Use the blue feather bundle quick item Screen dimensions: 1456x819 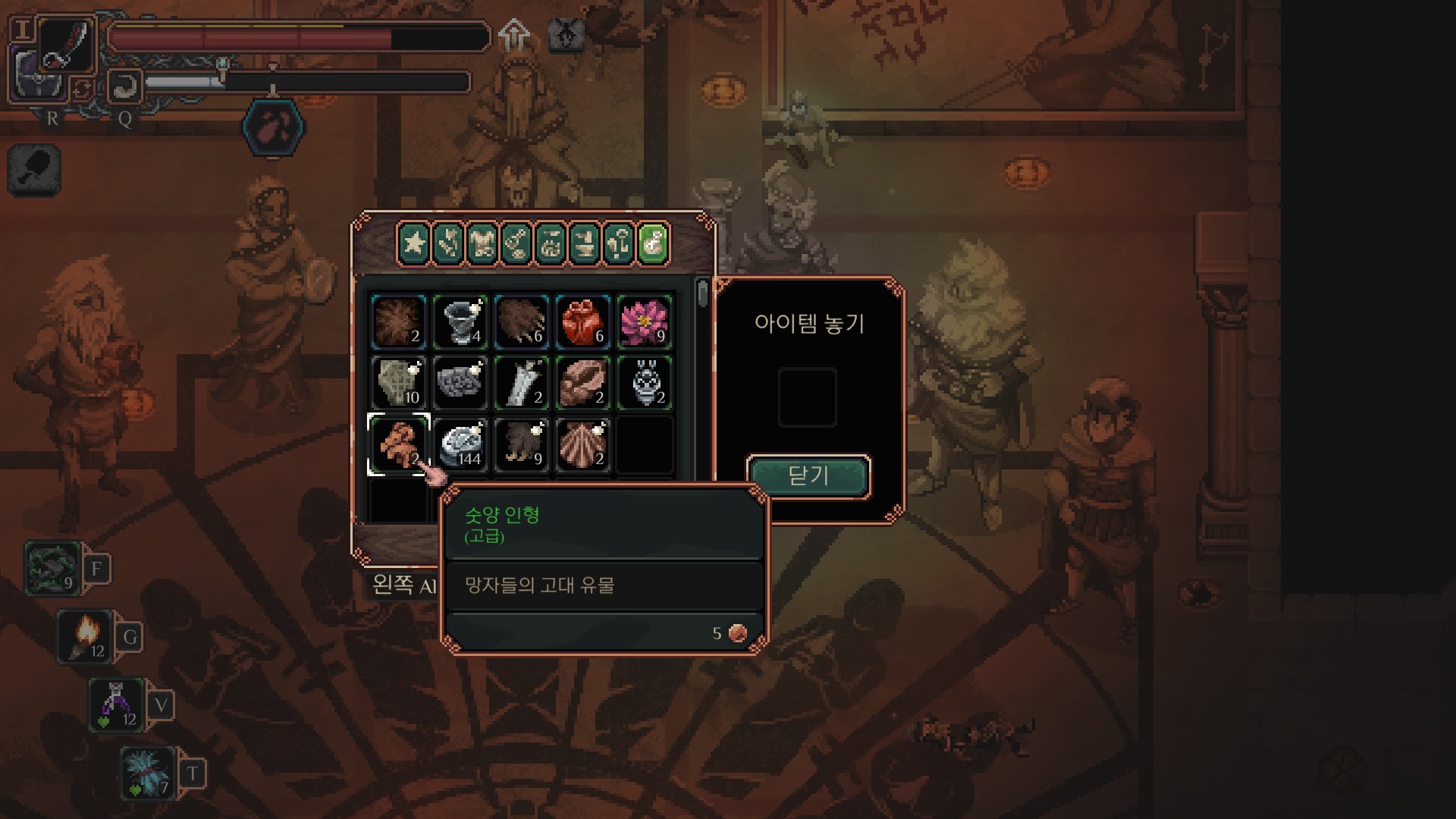click(148, 772)
